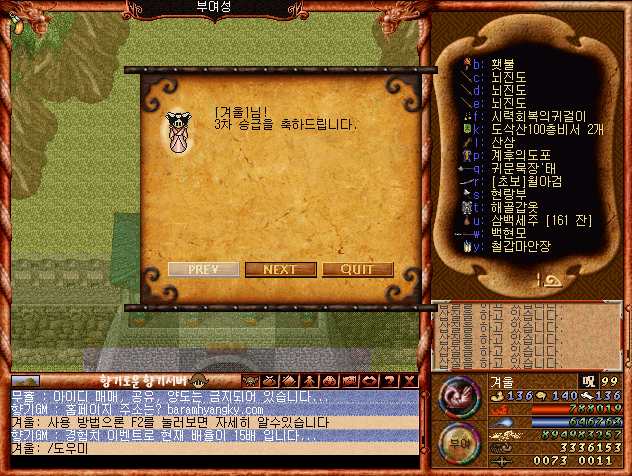Screen dimensions: 632x476
Task: Close the dialogue with QUIT
Action: [x=357, y=269]
